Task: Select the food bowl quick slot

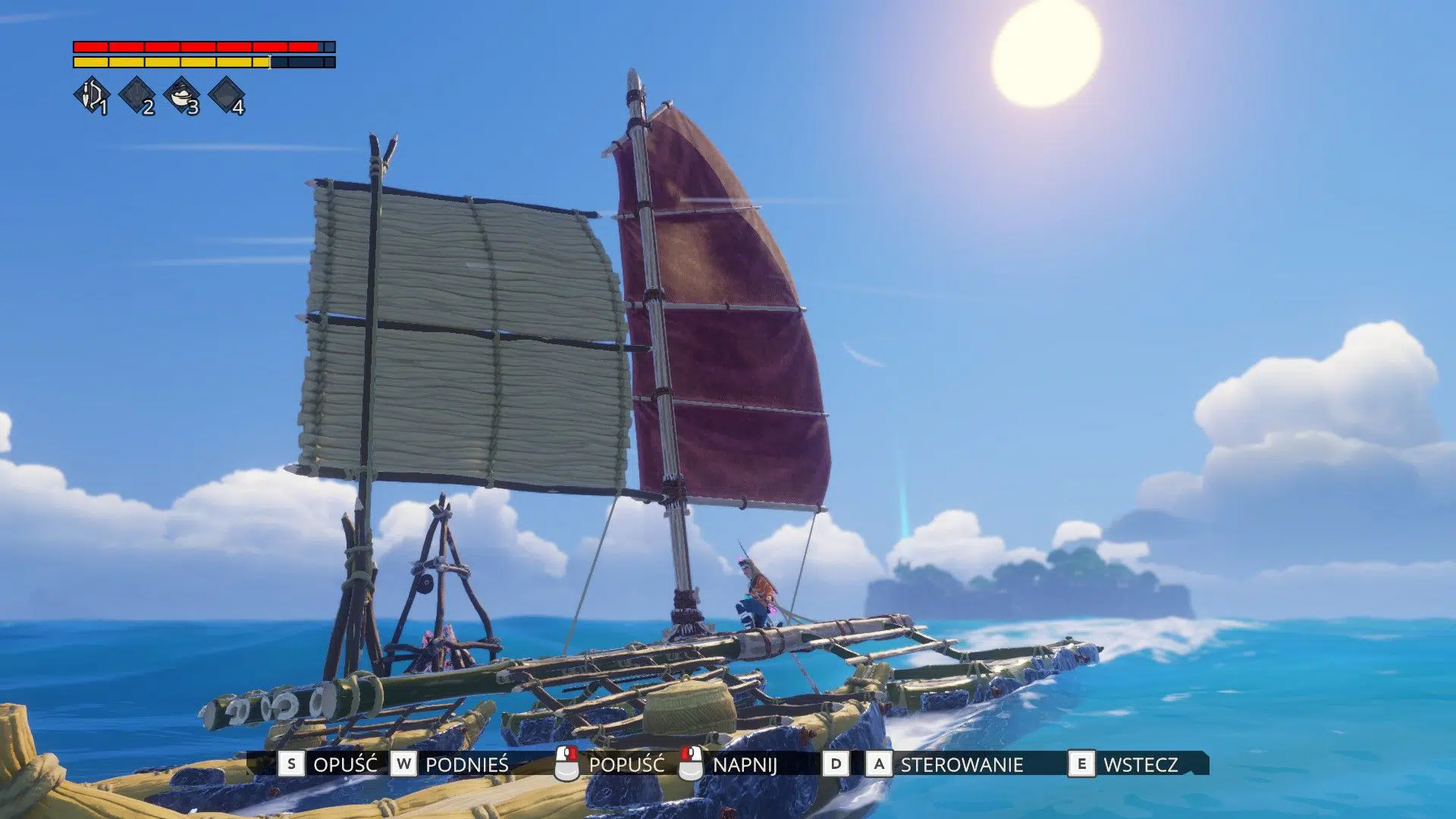Action: point(182,96)
